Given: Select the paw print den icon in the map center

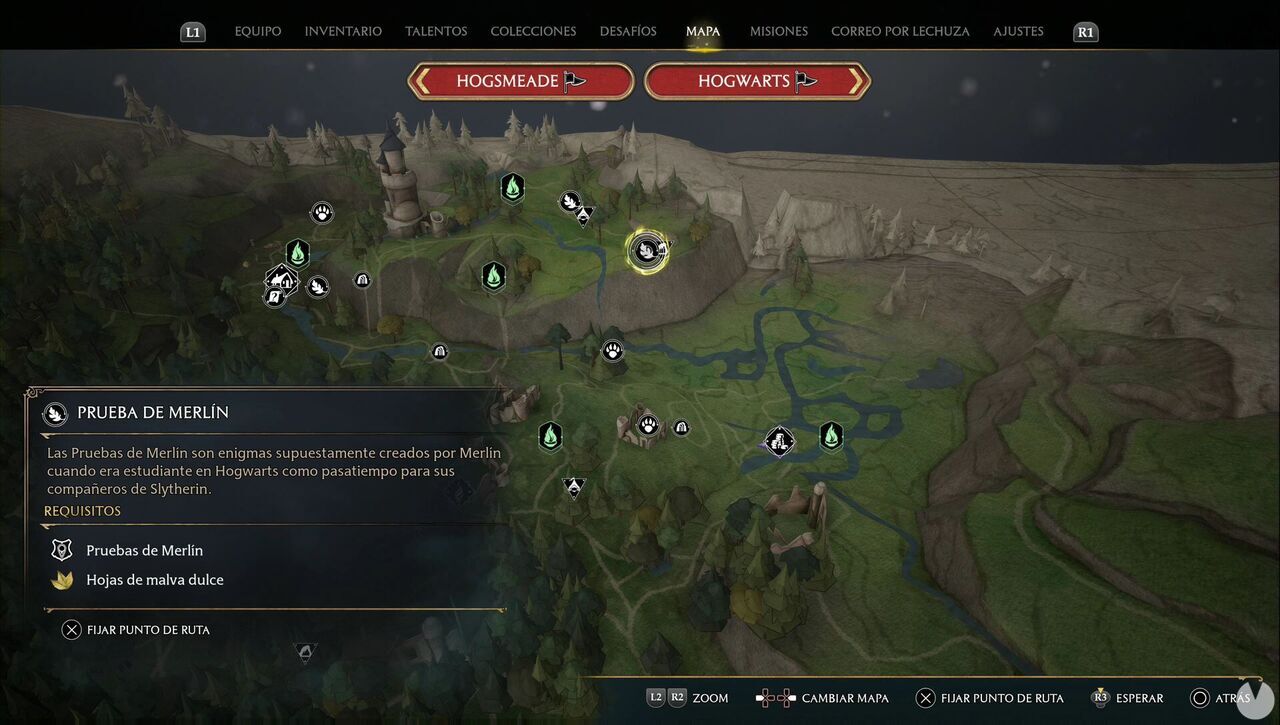Looking at the screenshot, I should coord(612,350).
